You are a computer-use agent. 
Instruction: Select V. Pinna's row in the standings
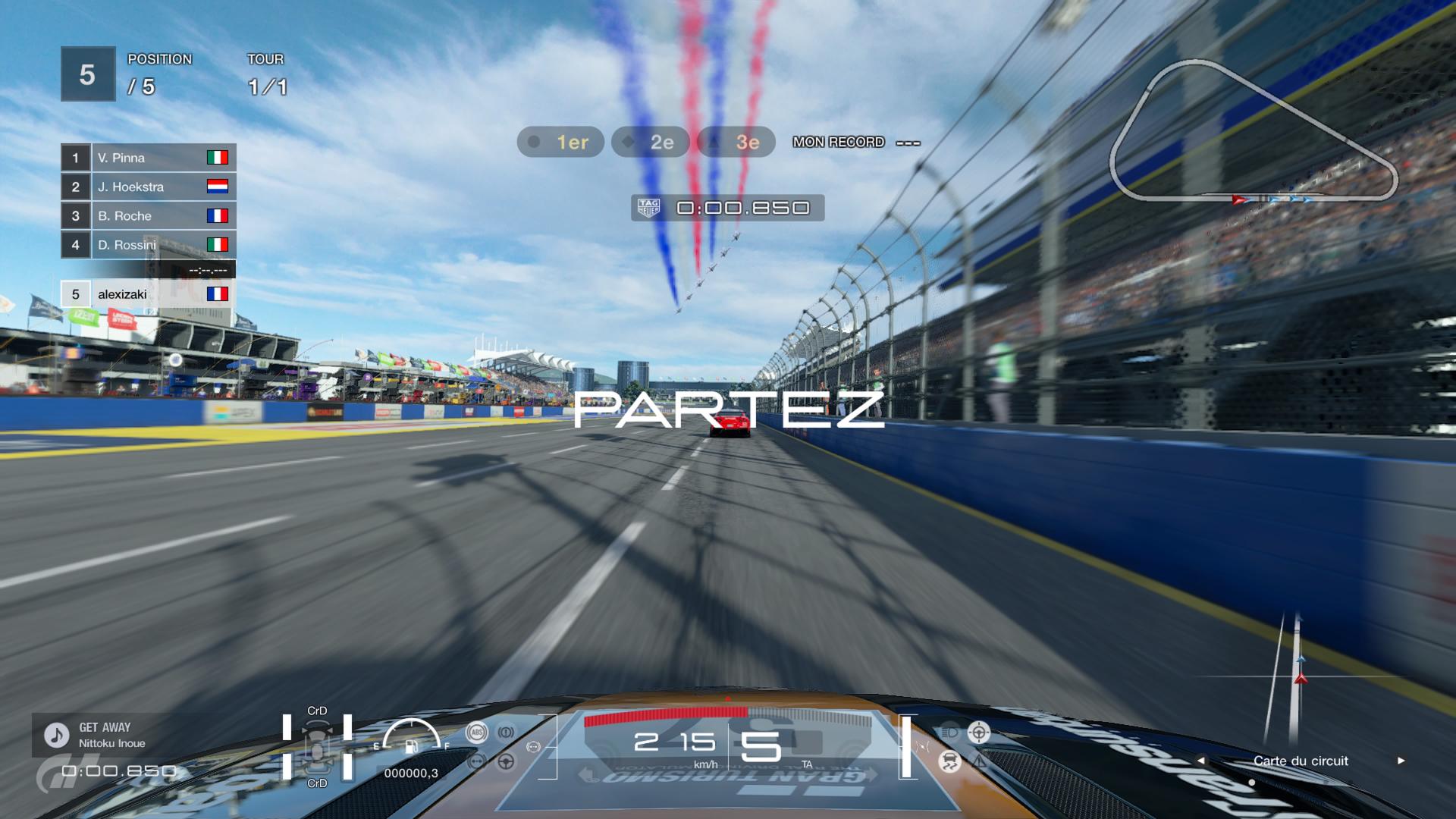(x=149, y=158)
